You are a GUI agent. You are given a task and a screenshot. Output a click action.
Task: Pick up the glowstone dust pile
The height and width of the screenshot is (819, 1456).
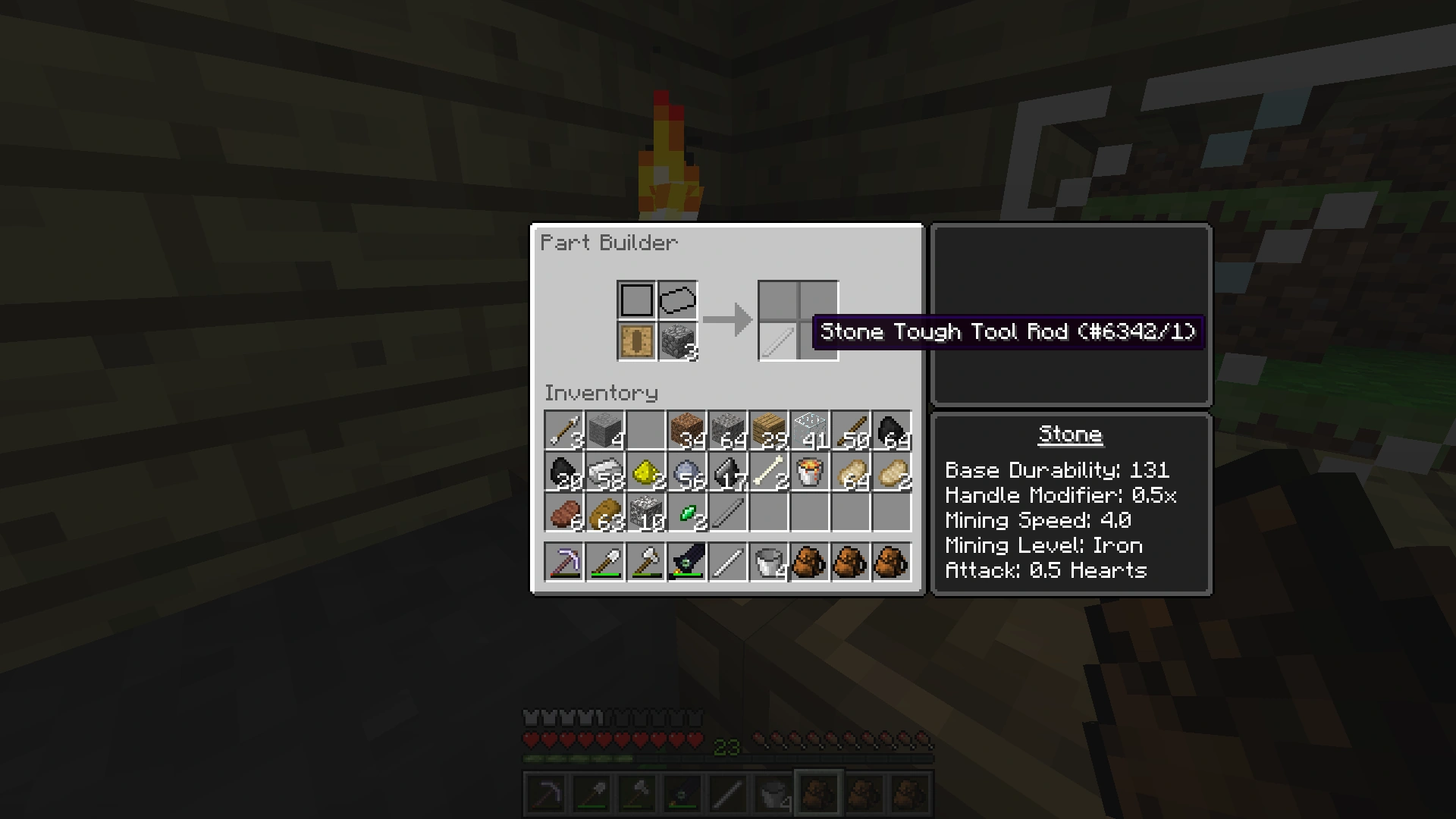click(646, 470)
